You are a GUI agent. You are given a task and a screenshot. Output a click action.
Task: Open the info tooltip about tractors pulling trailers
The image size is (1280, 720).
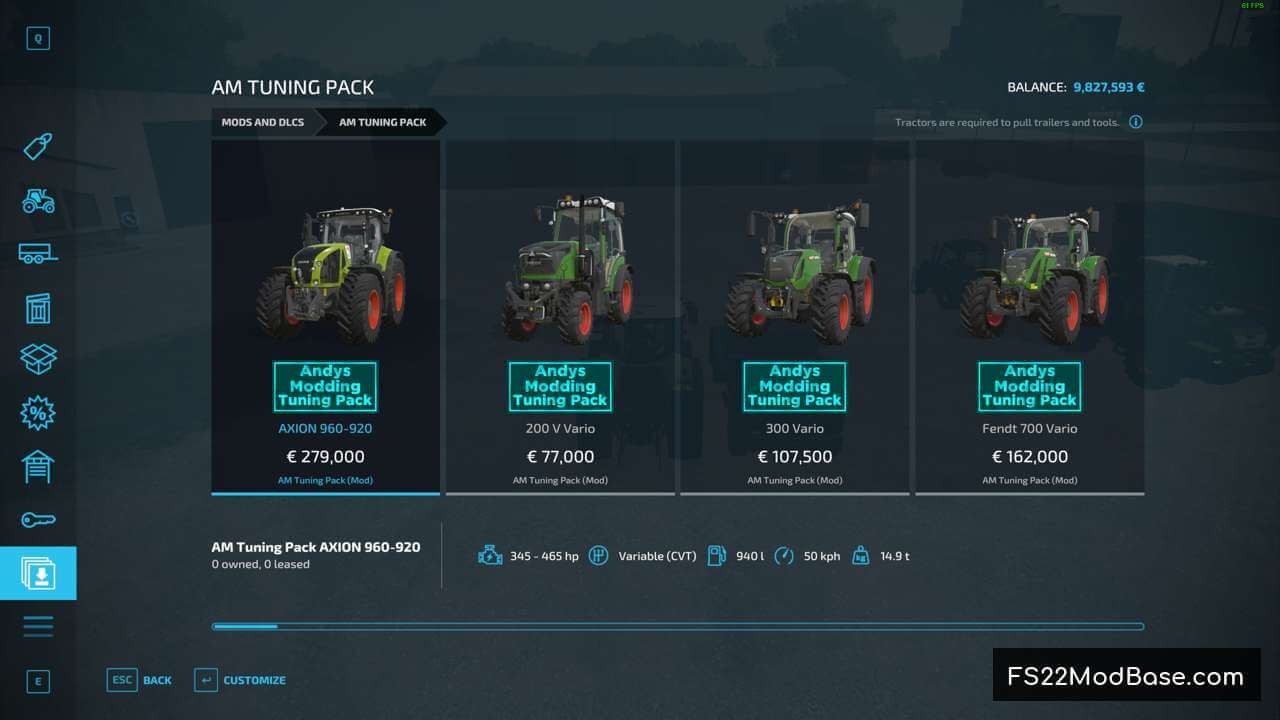point(1136,122)
